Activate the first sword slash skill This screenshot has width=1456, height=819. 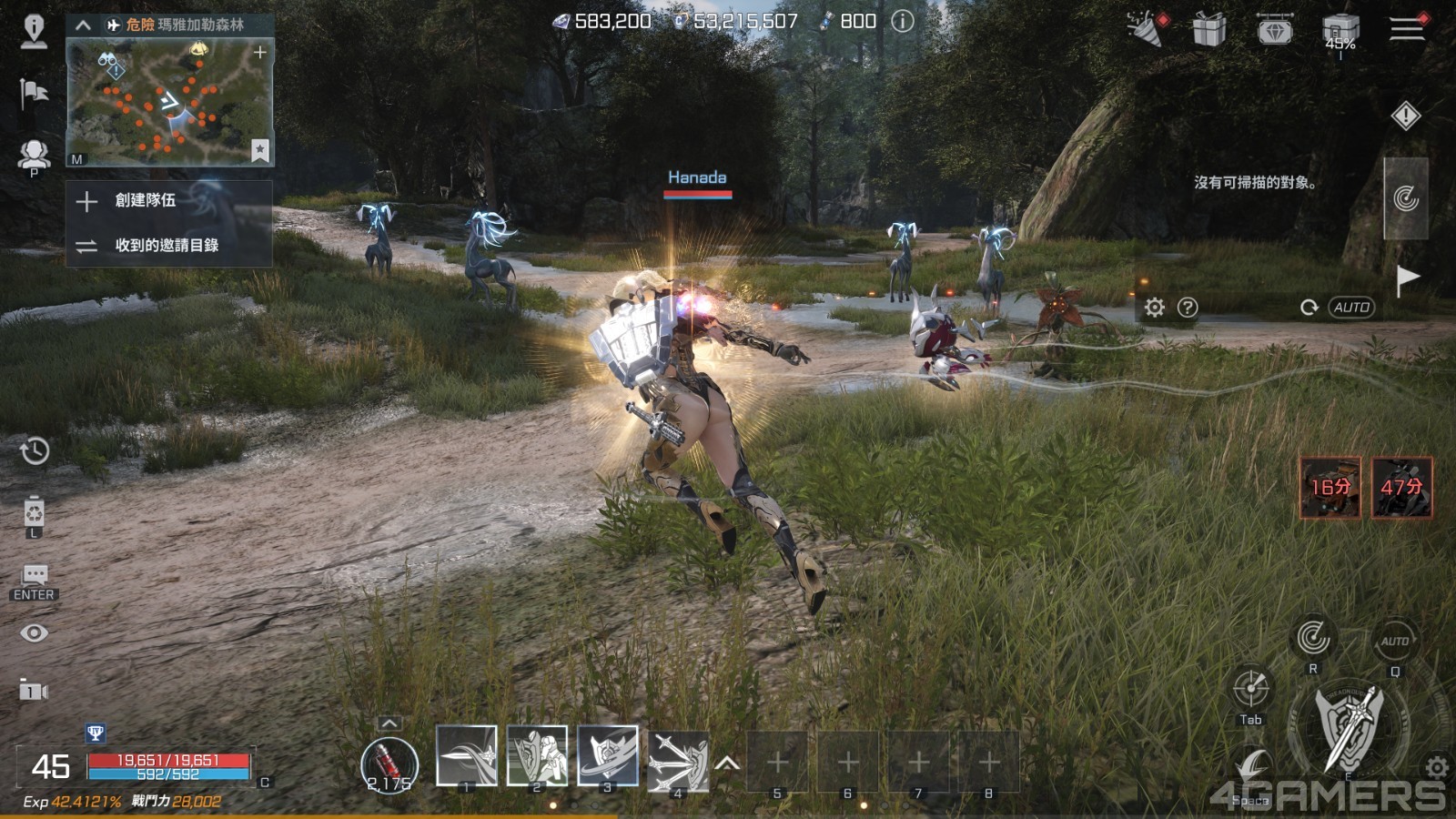[x=467, y=755]
